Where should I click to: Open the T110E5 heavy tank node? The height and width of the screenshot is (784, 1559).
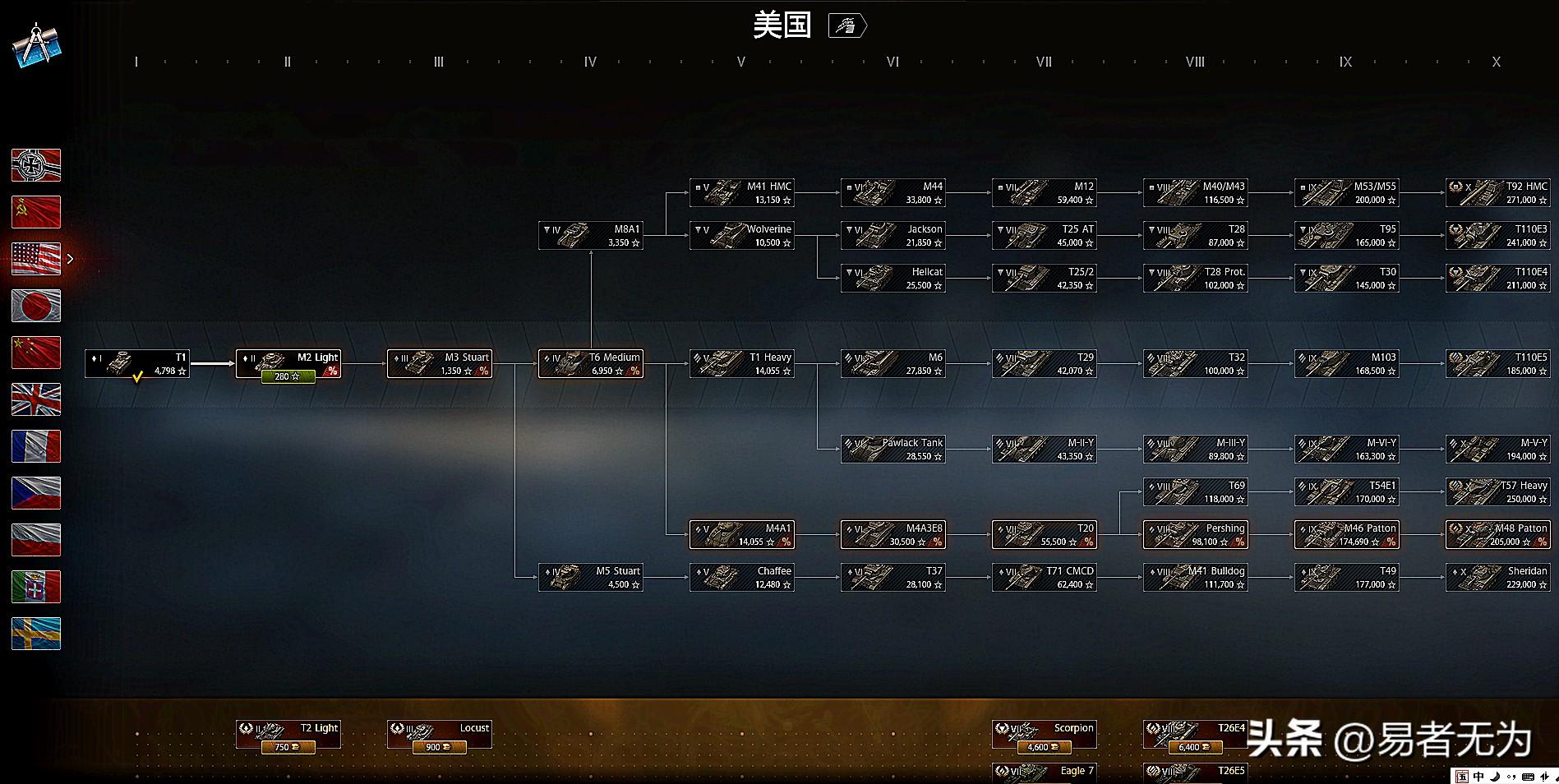click(x=1497, y=363)
